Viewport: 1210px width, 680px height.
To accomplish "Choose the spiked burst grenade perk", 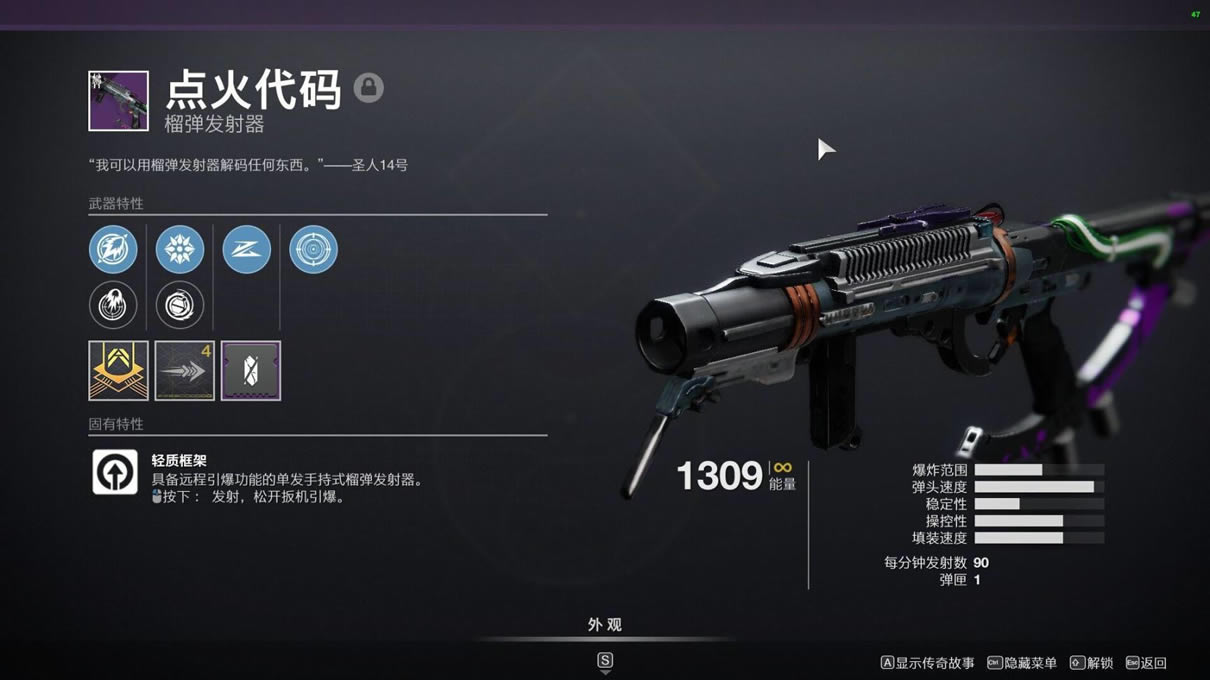I will tap(180, 249).
